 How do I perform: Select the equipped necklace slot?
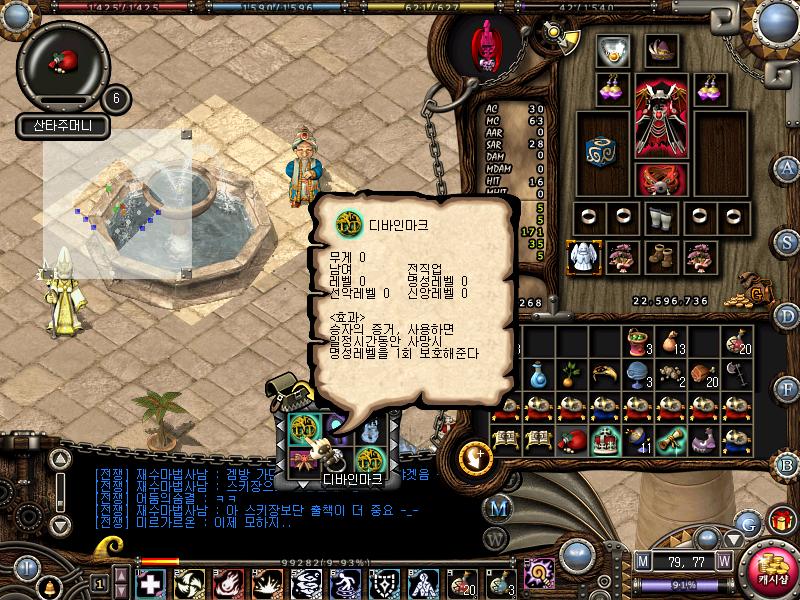[x=612, y=50]
